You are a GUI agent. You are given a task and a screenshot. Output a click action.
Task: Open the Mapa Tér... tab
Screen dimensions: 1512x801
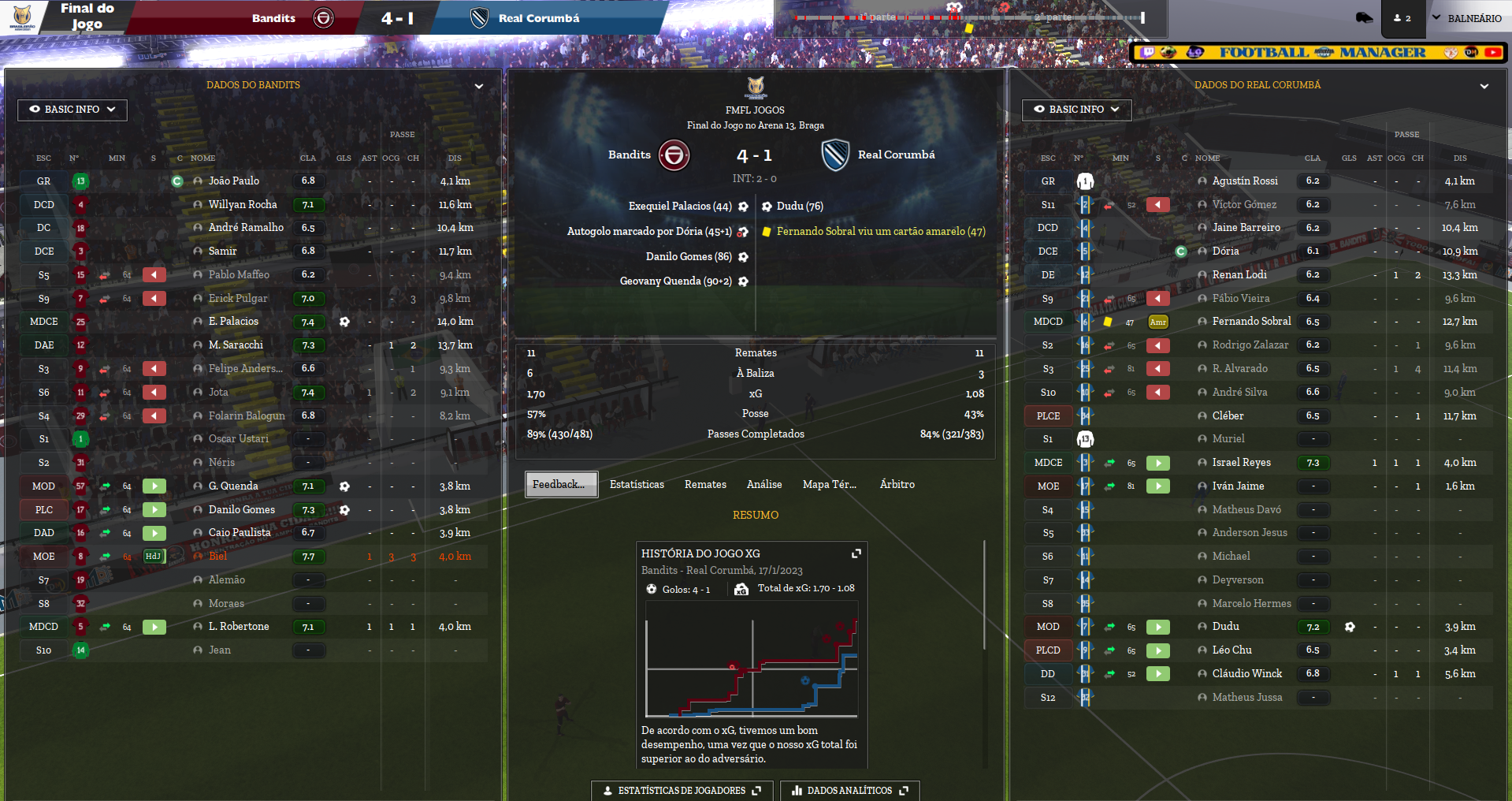point(829,484)
